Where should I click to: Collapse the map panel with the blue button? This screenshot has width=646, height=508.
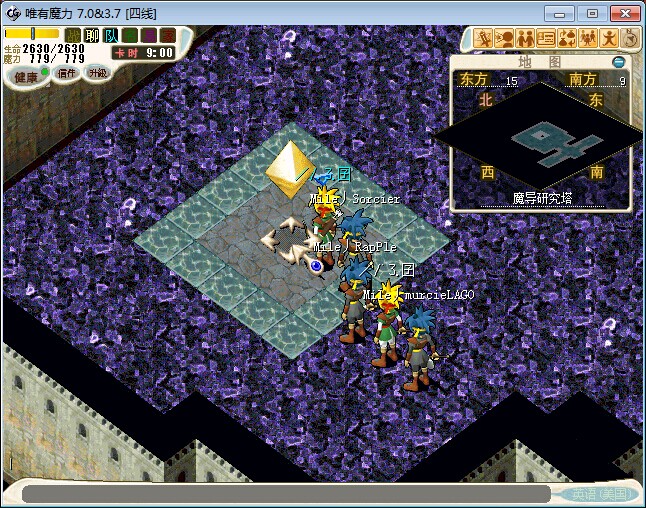(x=619, y=62)
